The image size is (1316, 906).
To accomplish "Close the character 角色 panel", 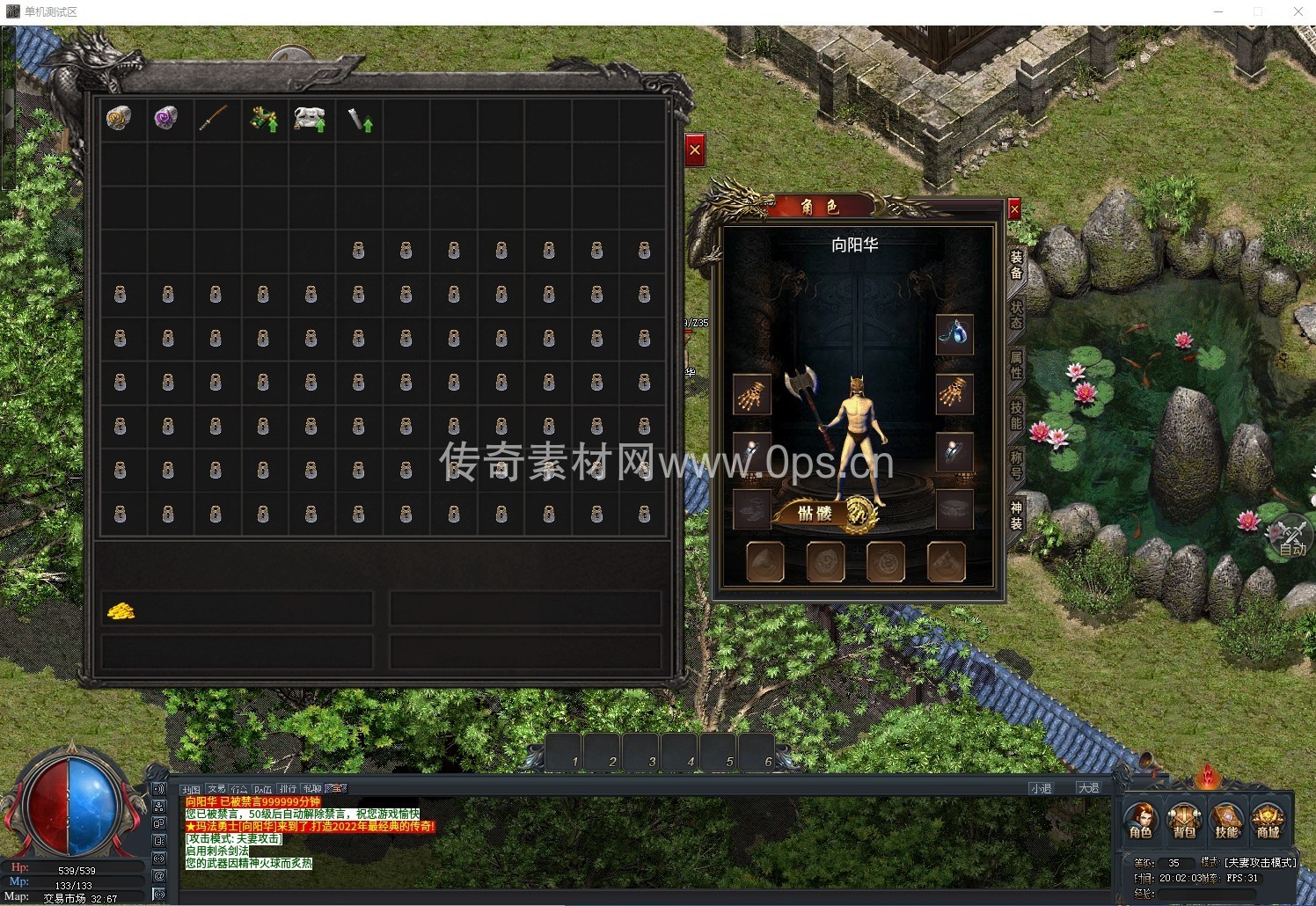I will pos(1013,209).
